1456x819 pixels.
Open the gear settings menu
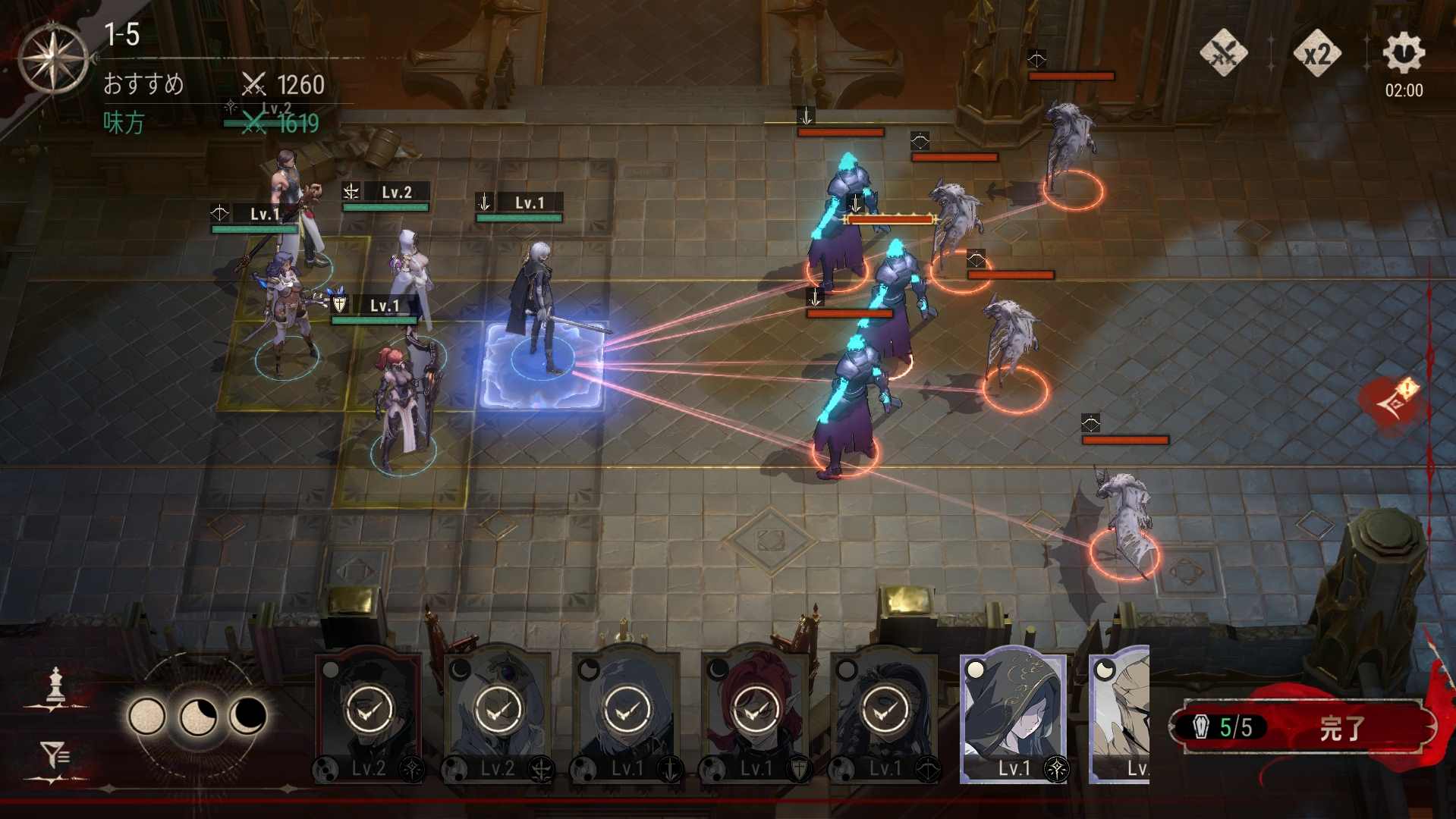[x=1403, y=53]
